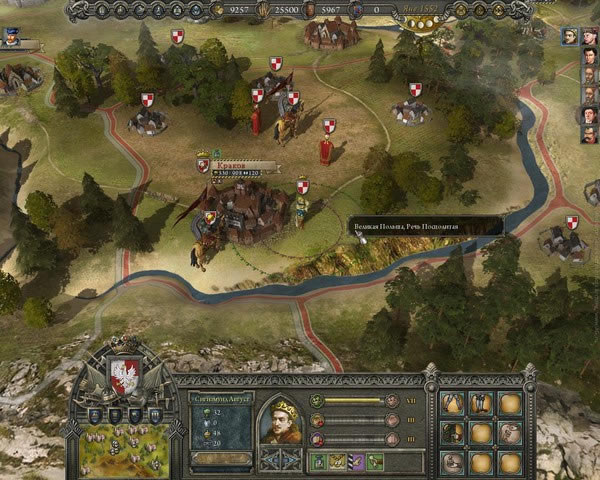Select the crowned king's portrait

279,419
